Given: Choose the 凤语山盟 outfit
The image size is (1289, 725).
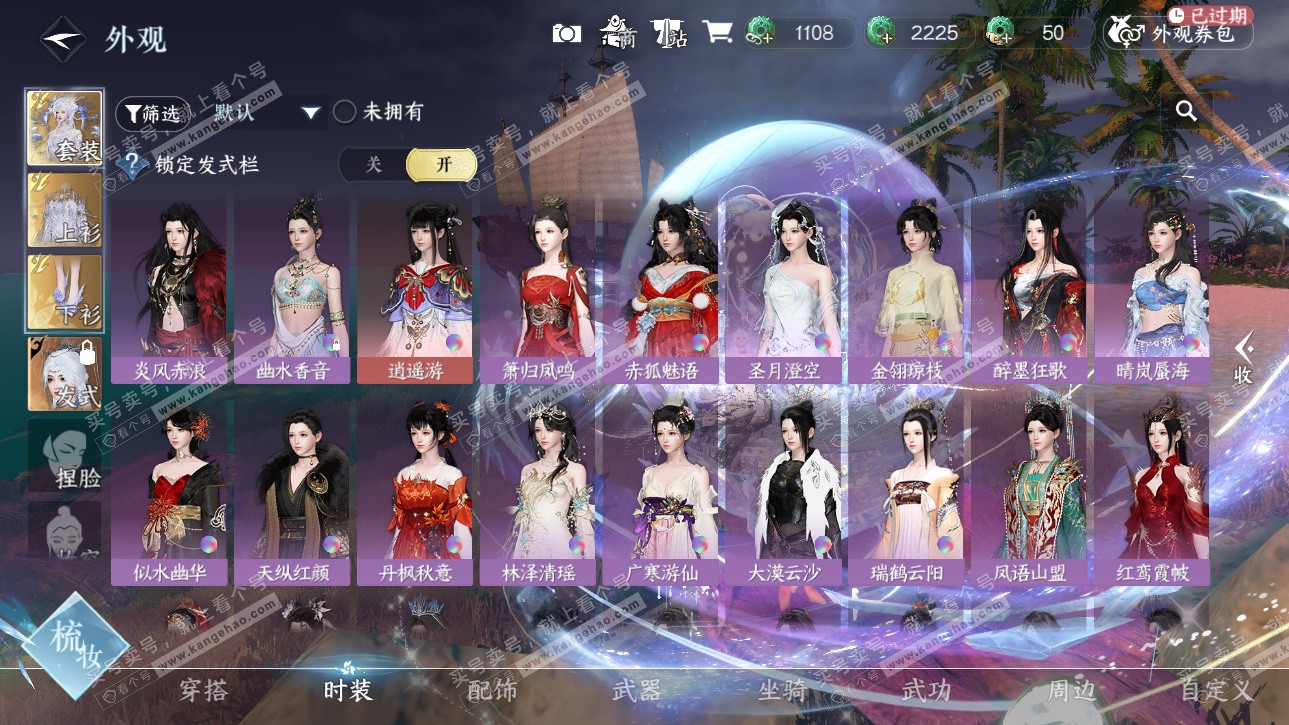Looking at the screenshot, I should 1029,492.
